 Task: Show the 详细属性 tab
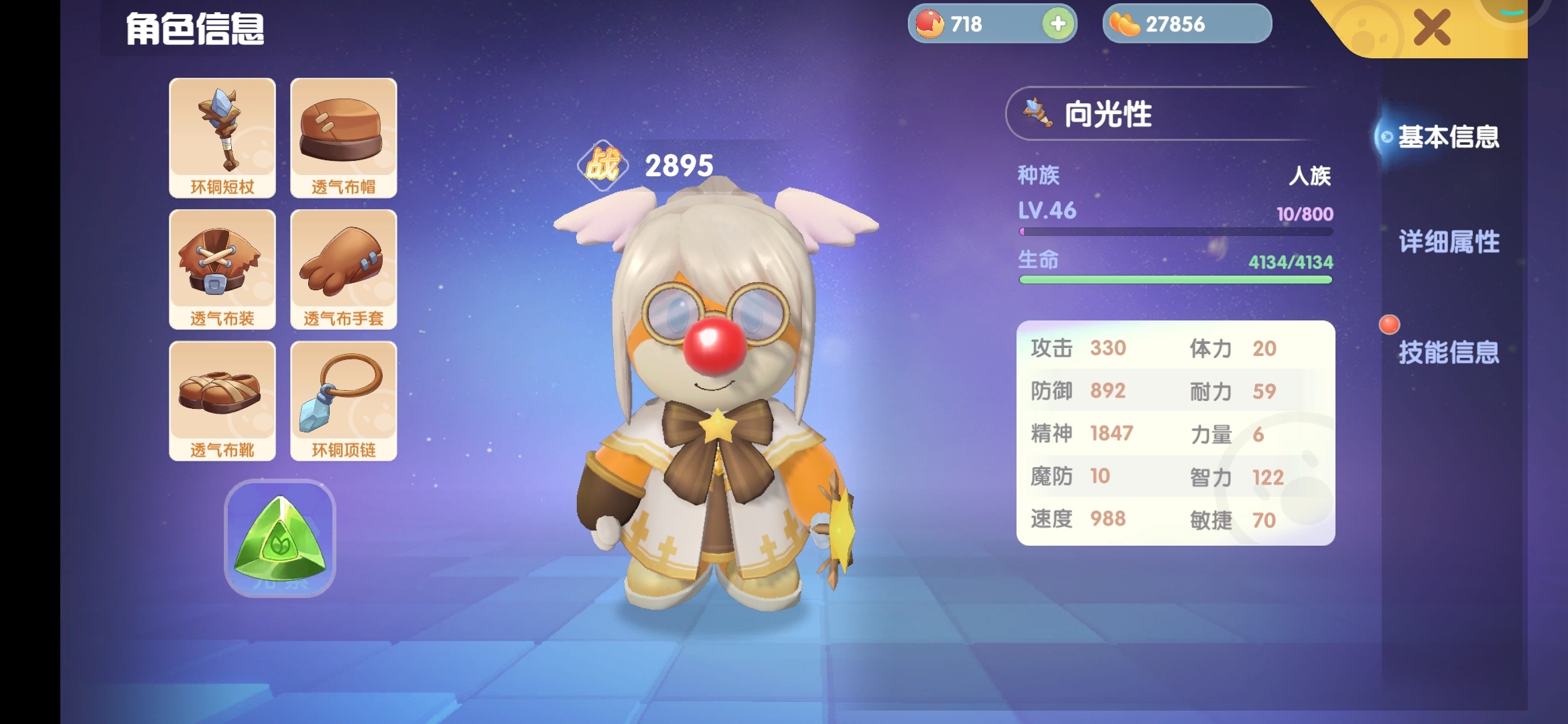point(1449,242)
